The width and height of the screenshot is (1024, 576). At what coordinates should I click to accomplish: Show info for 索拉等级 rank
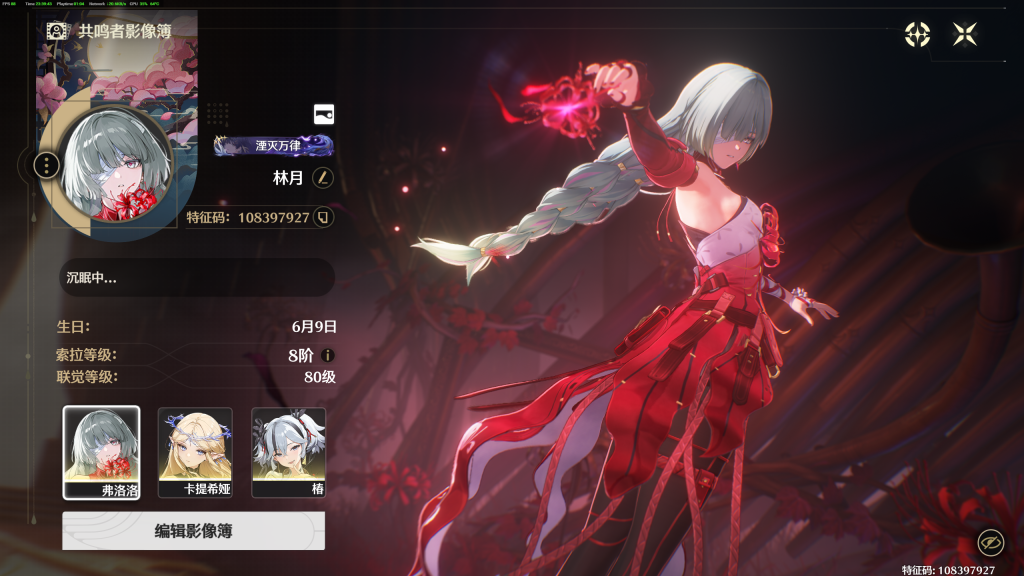(327, 355)
